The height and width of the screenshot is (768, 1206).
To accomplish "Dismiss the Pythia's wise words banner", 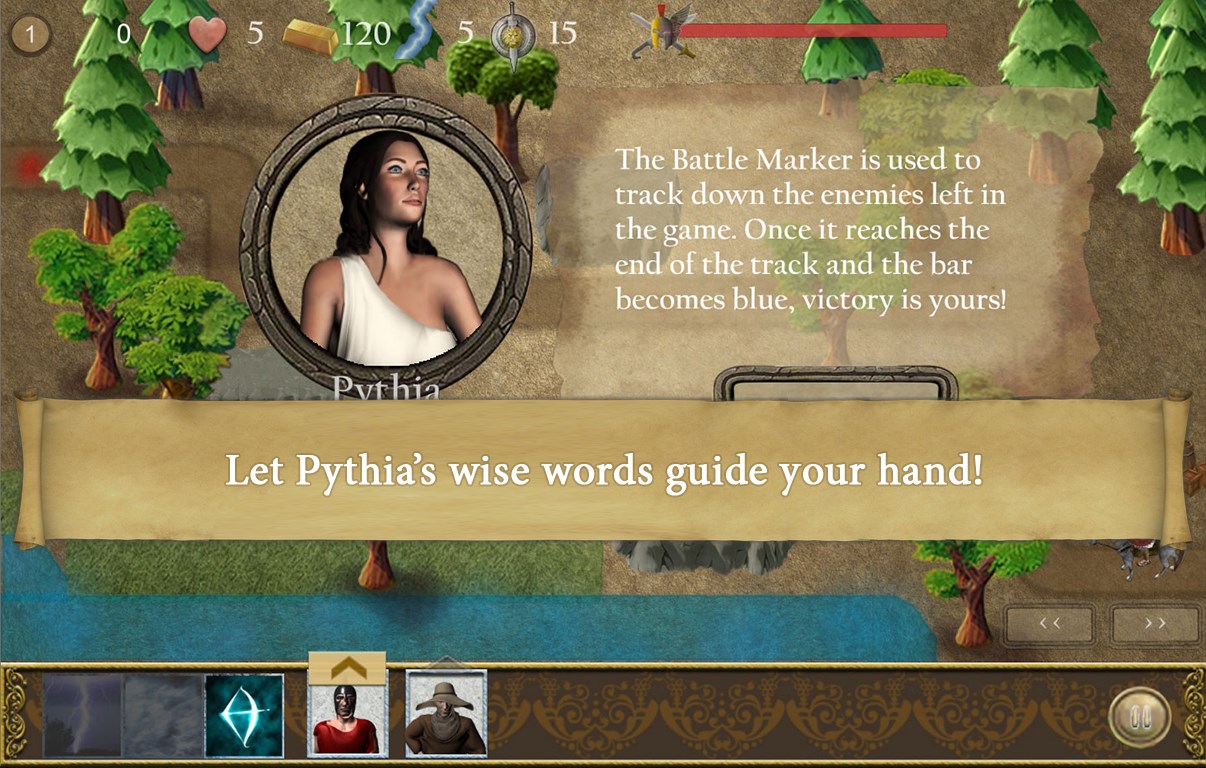I will pos(603,471).
